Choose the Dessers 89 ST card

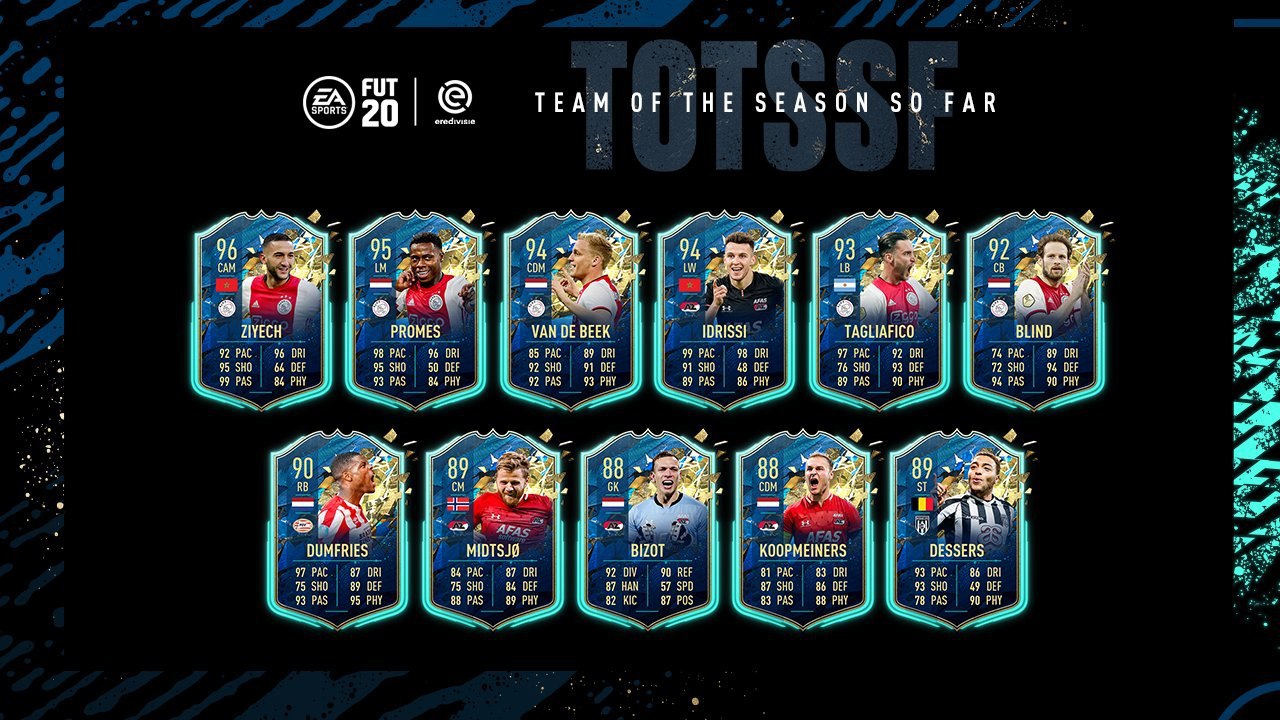(956, 528)
